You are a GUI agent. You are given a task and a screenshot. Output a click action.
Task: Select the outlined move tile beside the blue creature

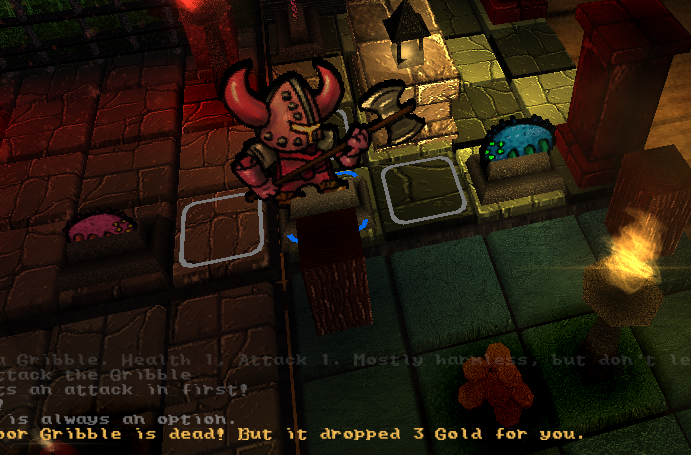(421, 190)
